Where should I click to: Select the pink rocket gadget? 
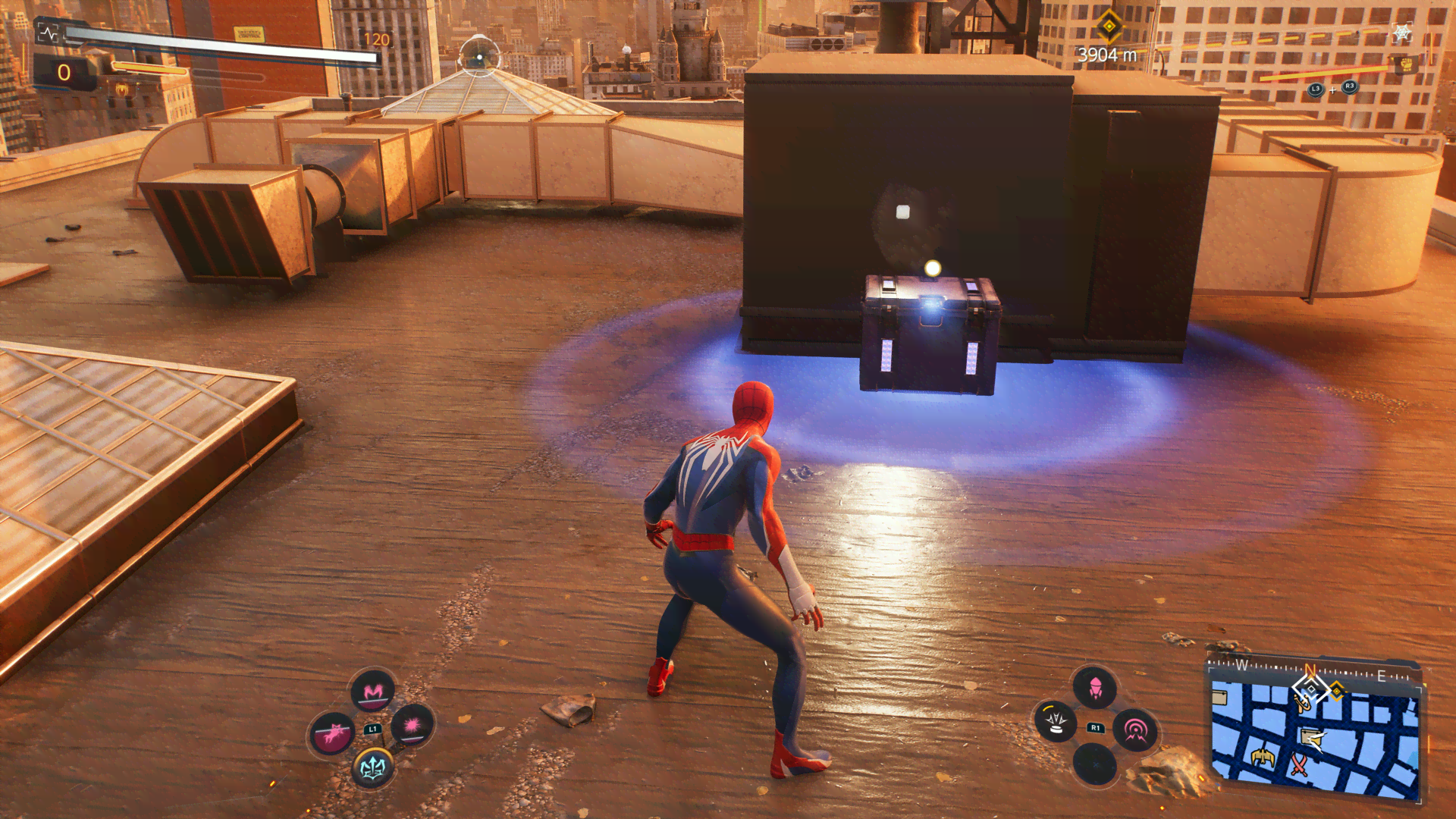pyautogui.click(x=1095, y=689)
